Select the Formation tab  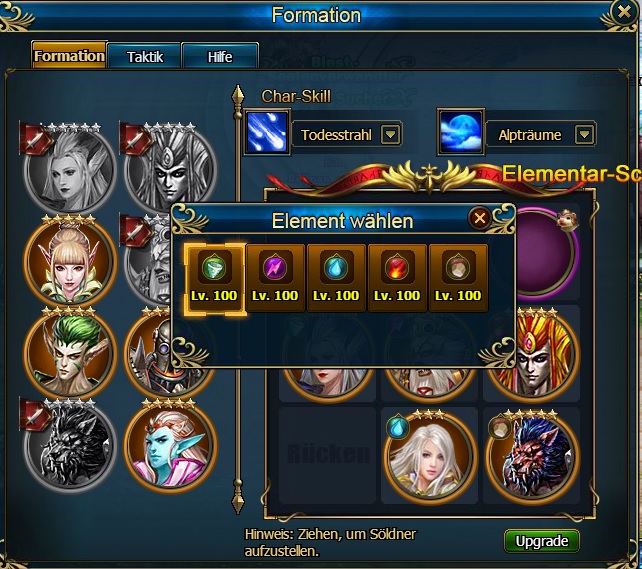(x=69, y=56)
